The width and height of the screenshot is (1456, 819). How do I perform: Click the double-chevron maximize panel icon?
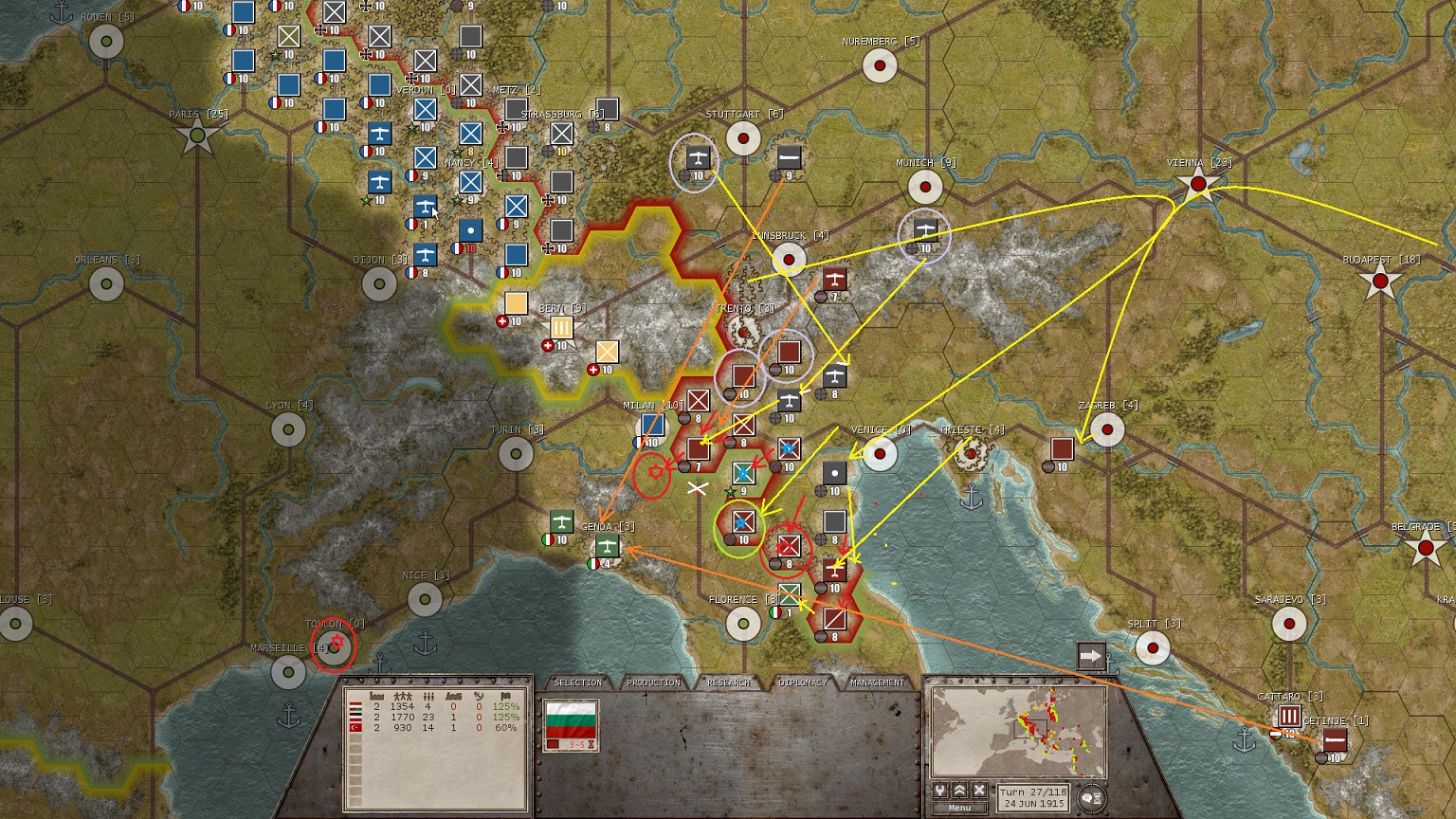pyautogui.click(x=959, y=791)
